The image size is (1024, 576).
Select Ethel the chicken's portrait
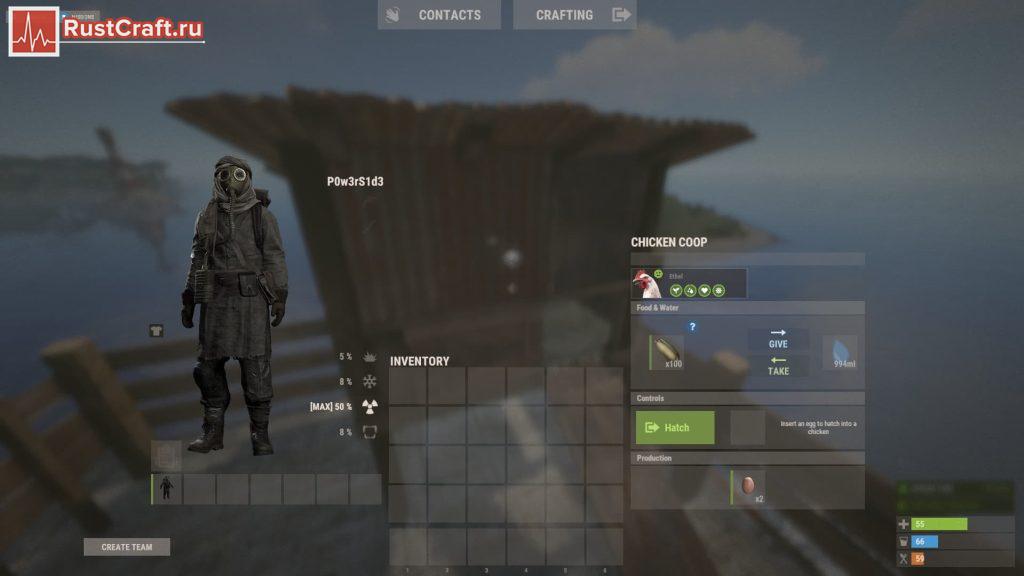647,283
